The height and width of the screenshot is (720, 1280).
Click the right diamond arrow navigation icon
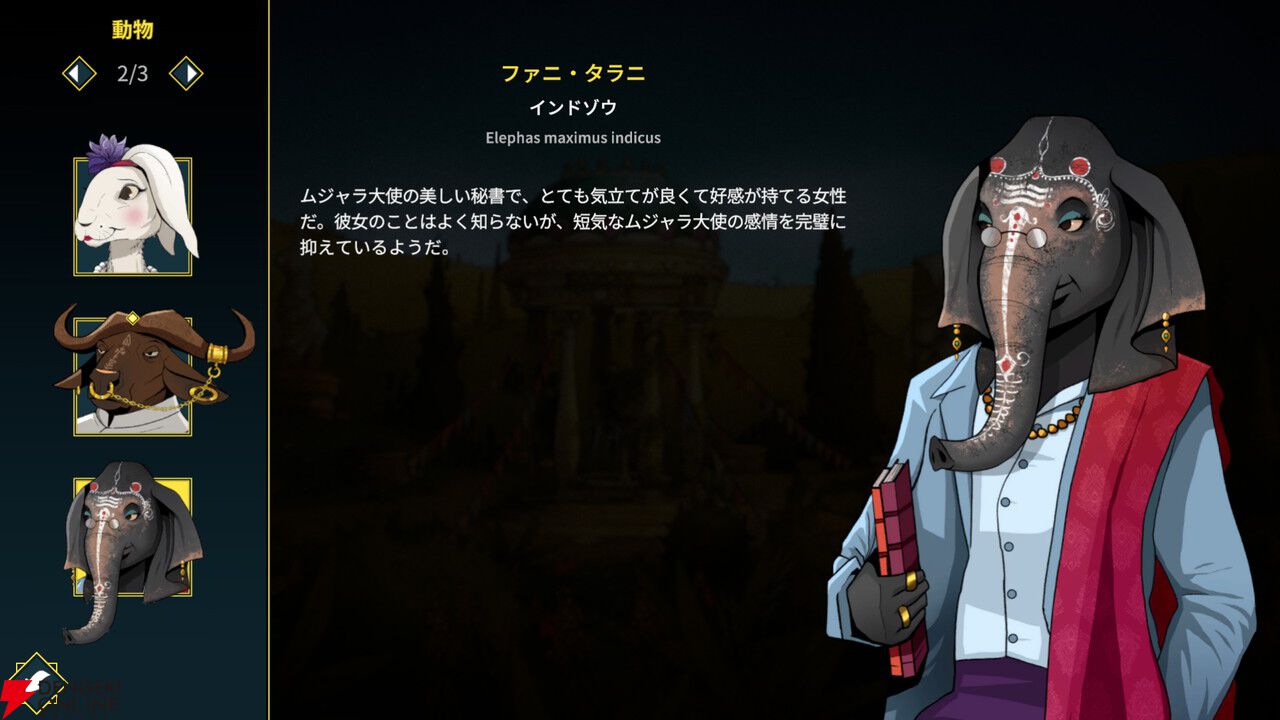pyautogui.click(x=185, y=71)
